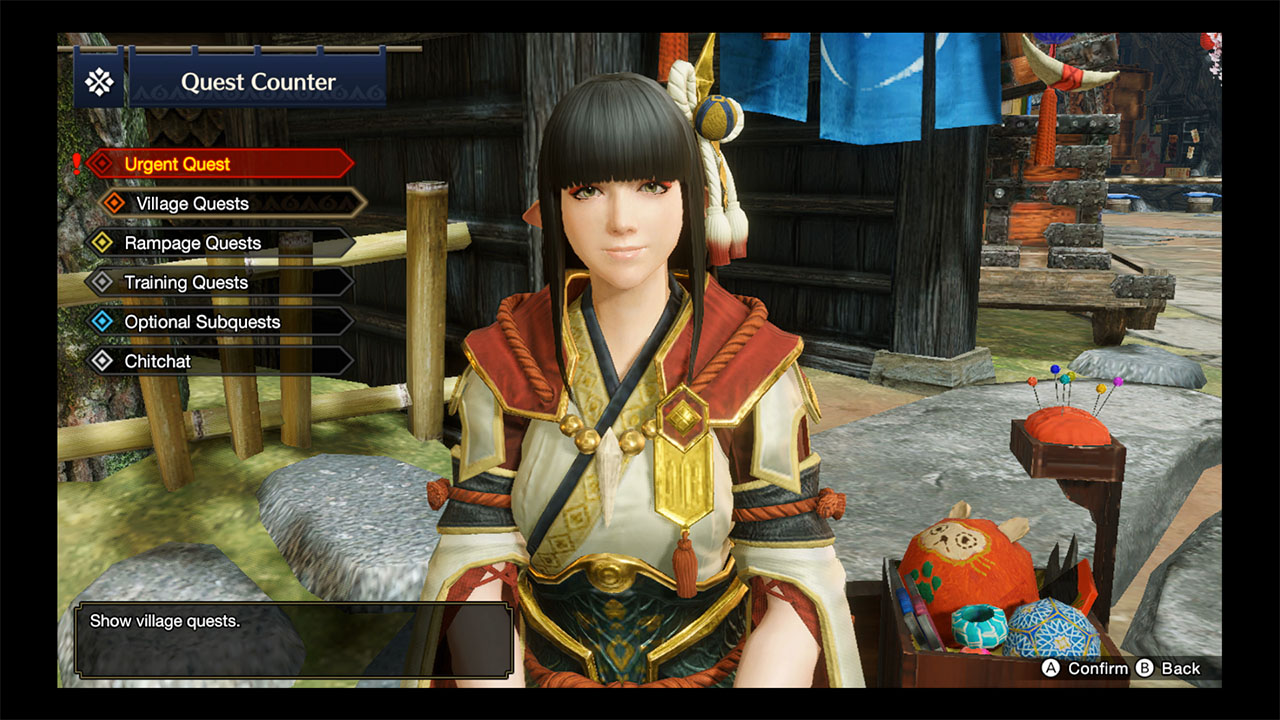Click the blue diamond icon for Optional Subquests
The image size is (1280, 720).
click(101, 321)
